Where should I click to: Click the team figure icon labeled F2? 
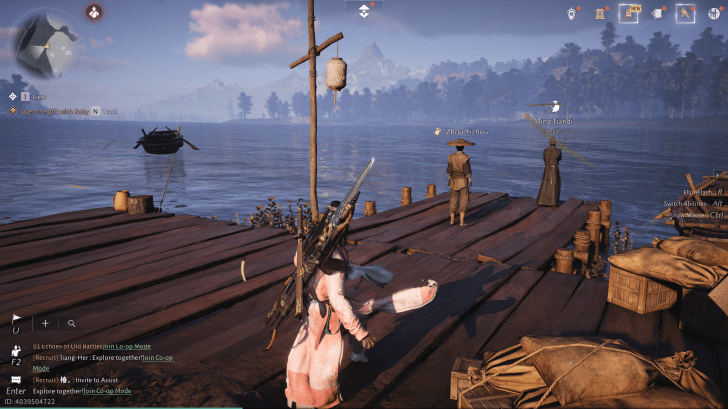(17, 351)
